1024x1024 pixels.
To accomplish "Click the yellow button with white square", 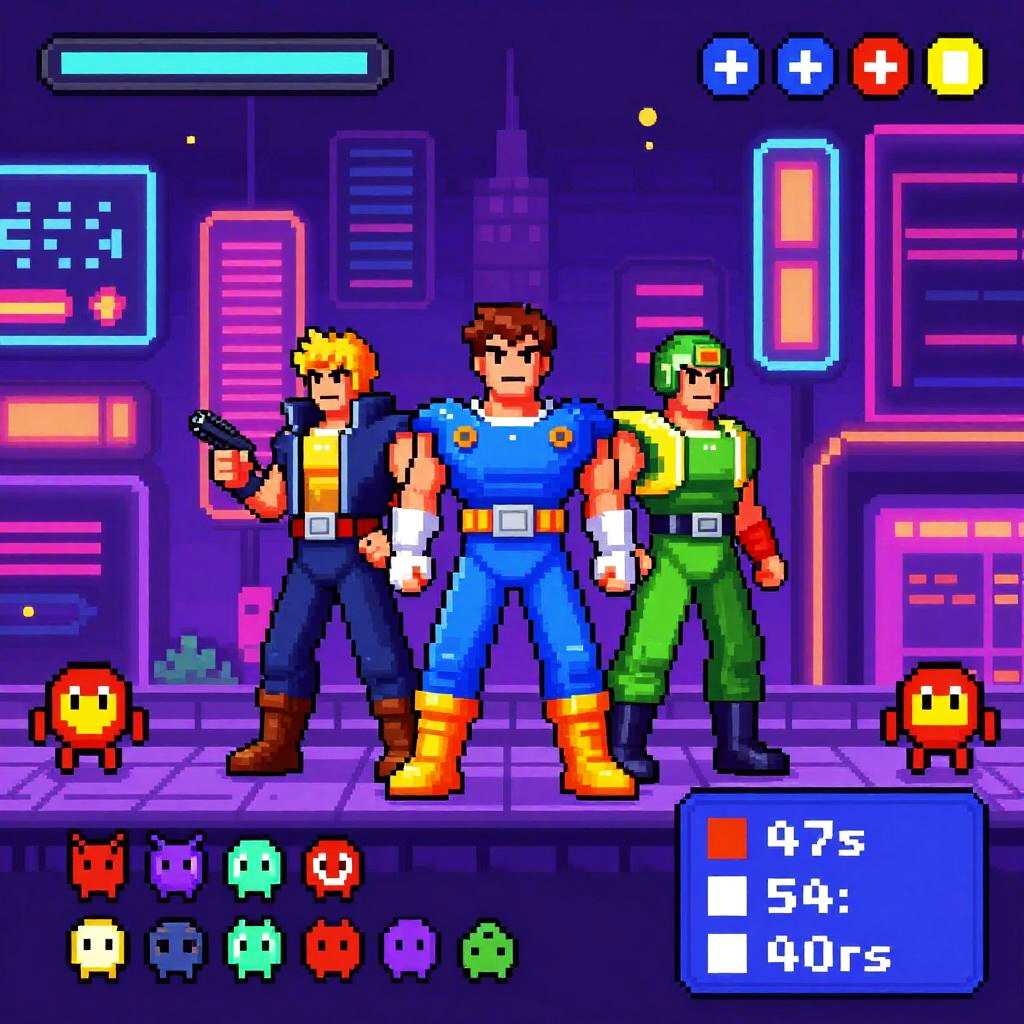I will 955,67.
